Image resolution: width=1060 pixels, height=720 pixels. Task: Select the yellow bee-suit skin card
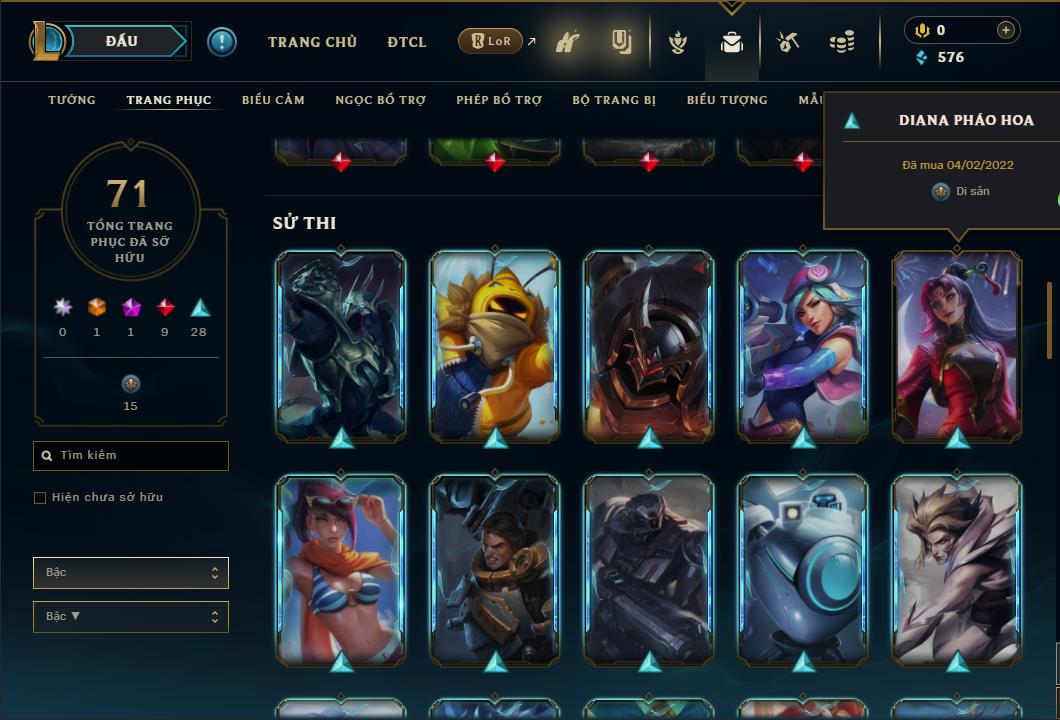click(x=495, y=345)
